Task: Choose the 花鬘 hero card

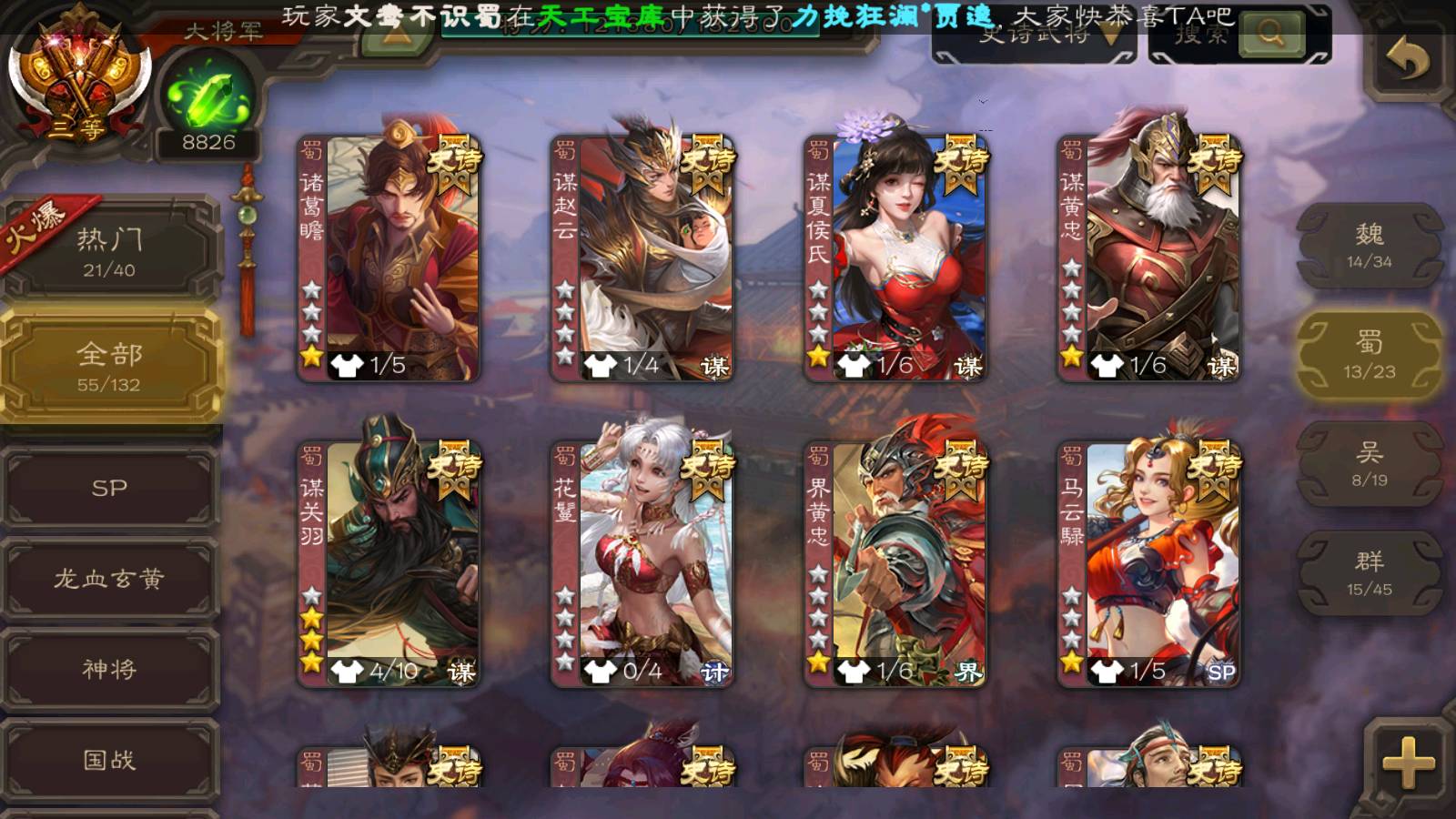Action: [642, 564]
